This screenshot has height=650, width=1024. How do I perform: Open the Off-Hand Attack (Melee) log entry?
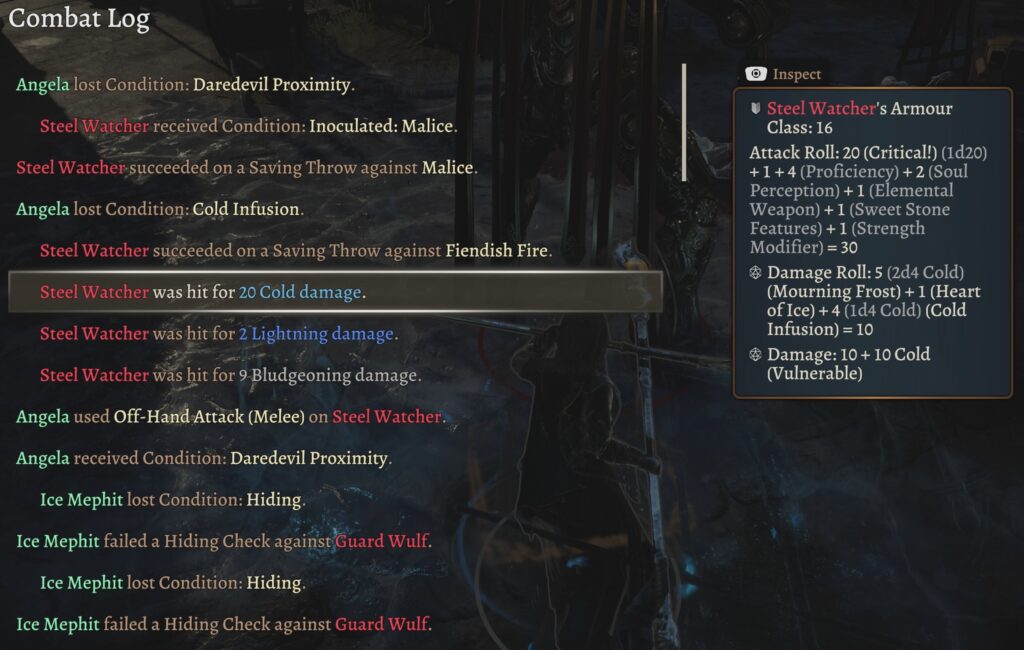click(230, 417)
